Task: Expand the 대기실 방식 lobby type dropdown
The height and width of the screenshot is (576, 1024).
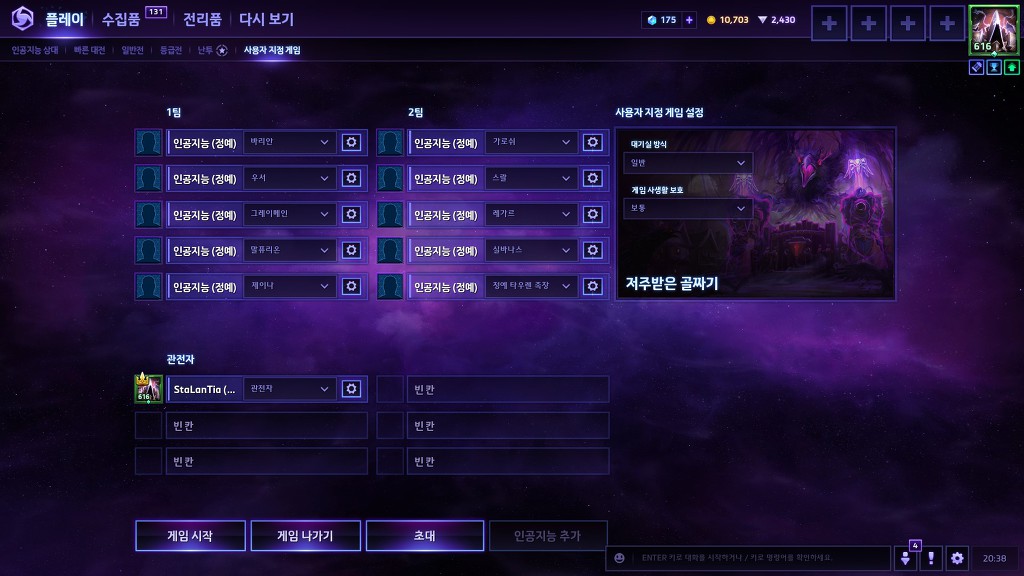Action: coord(687,163)
